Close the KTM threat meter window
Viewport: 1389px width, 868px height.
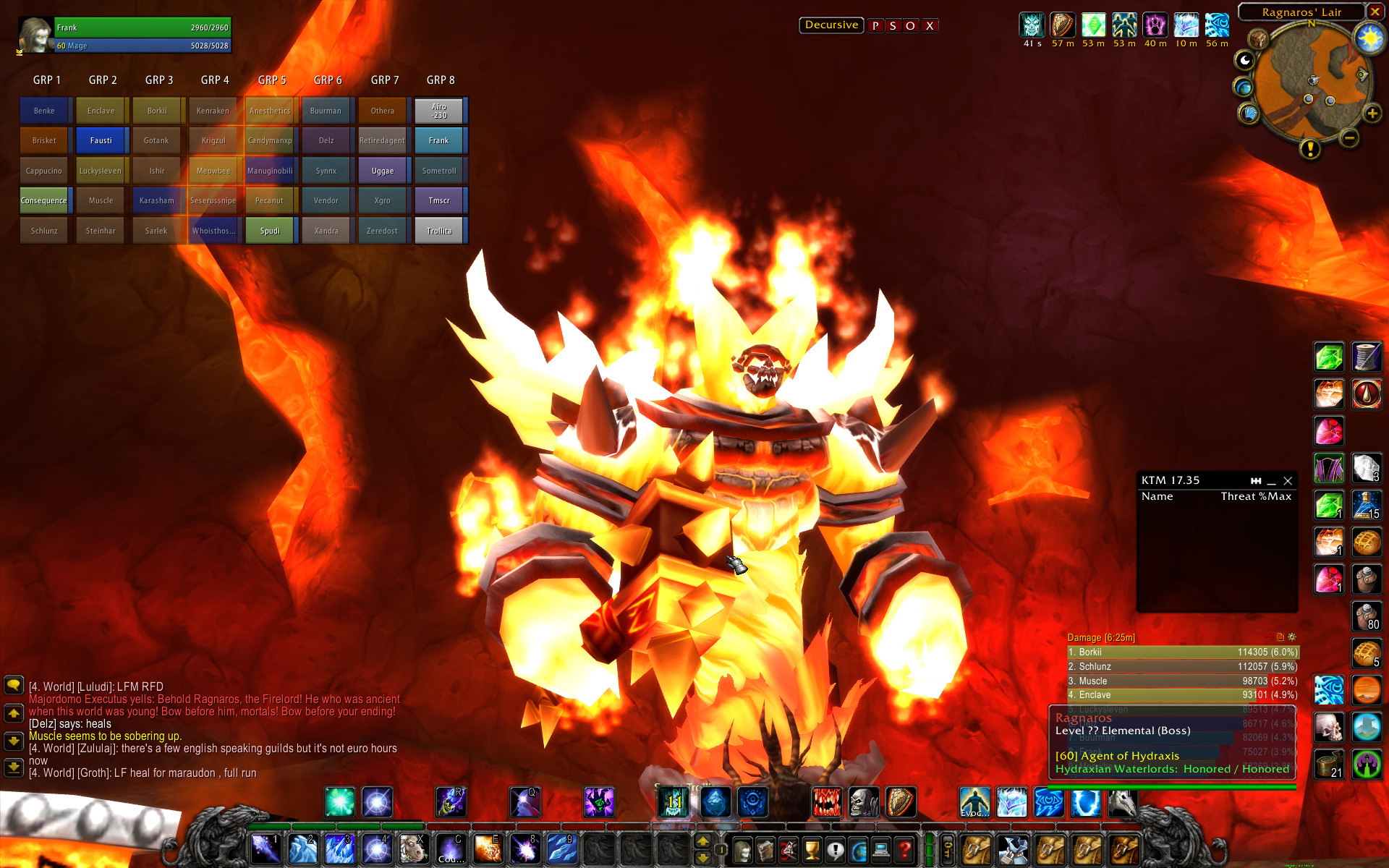click(1288, 481)
